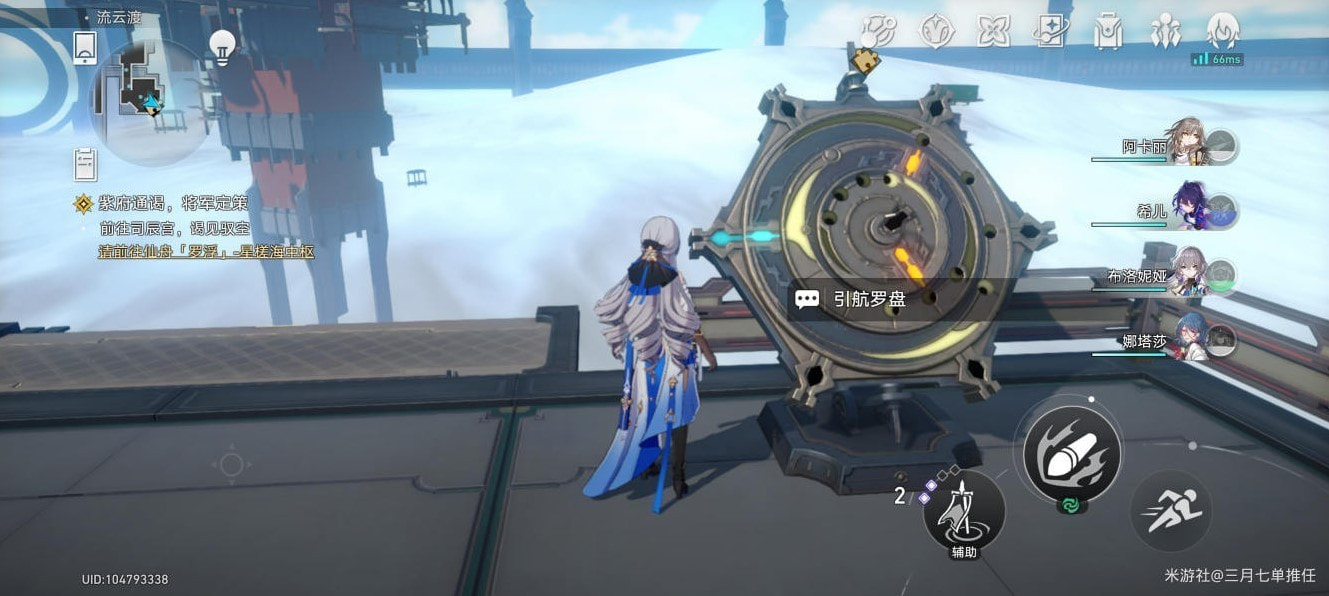The image size is (1329, 596).
Task: Open the compass-shaped guide icon
Action: point(936,32)
